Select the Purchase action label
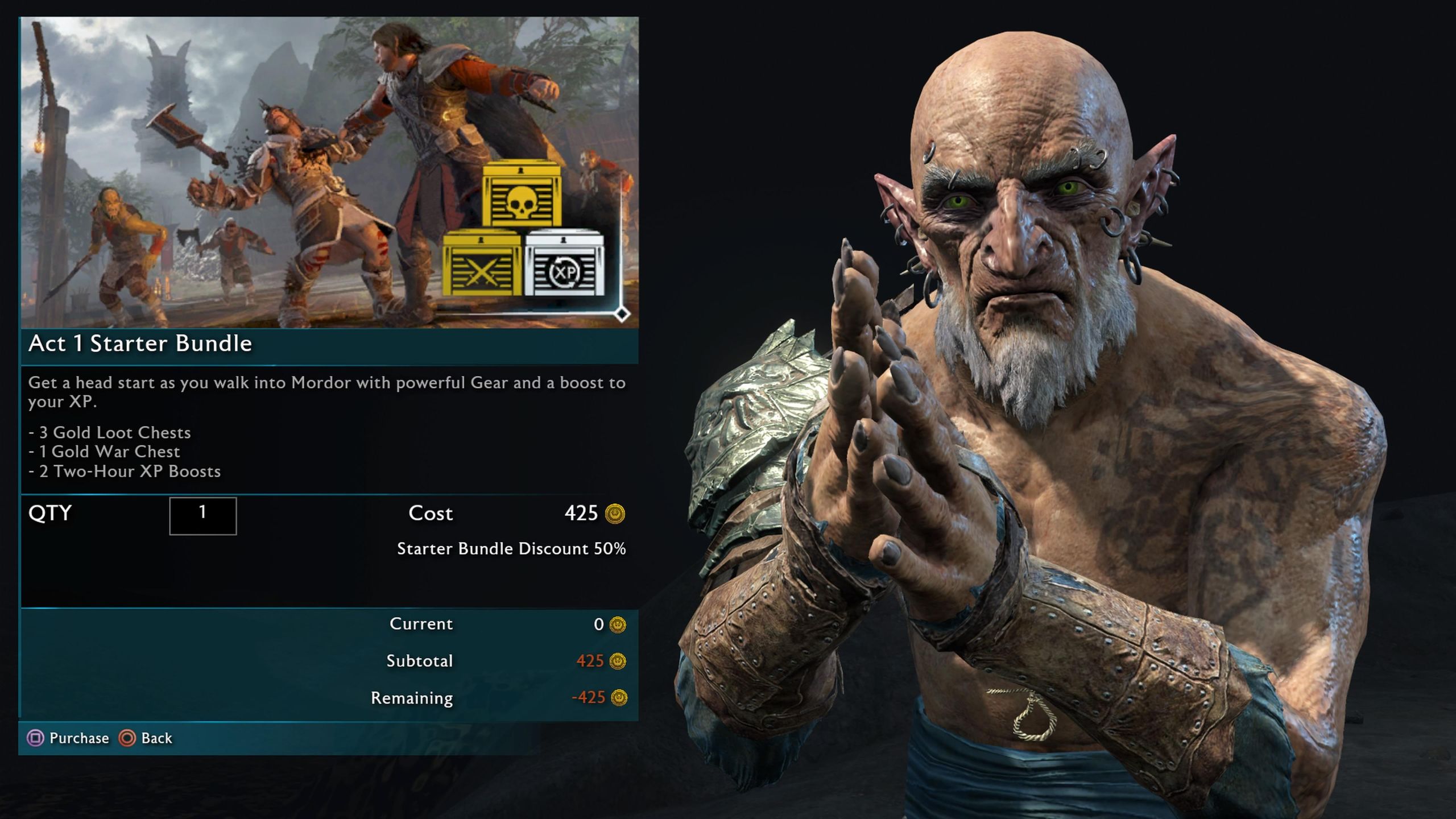 pyautogui.click(x=79, y=738)
